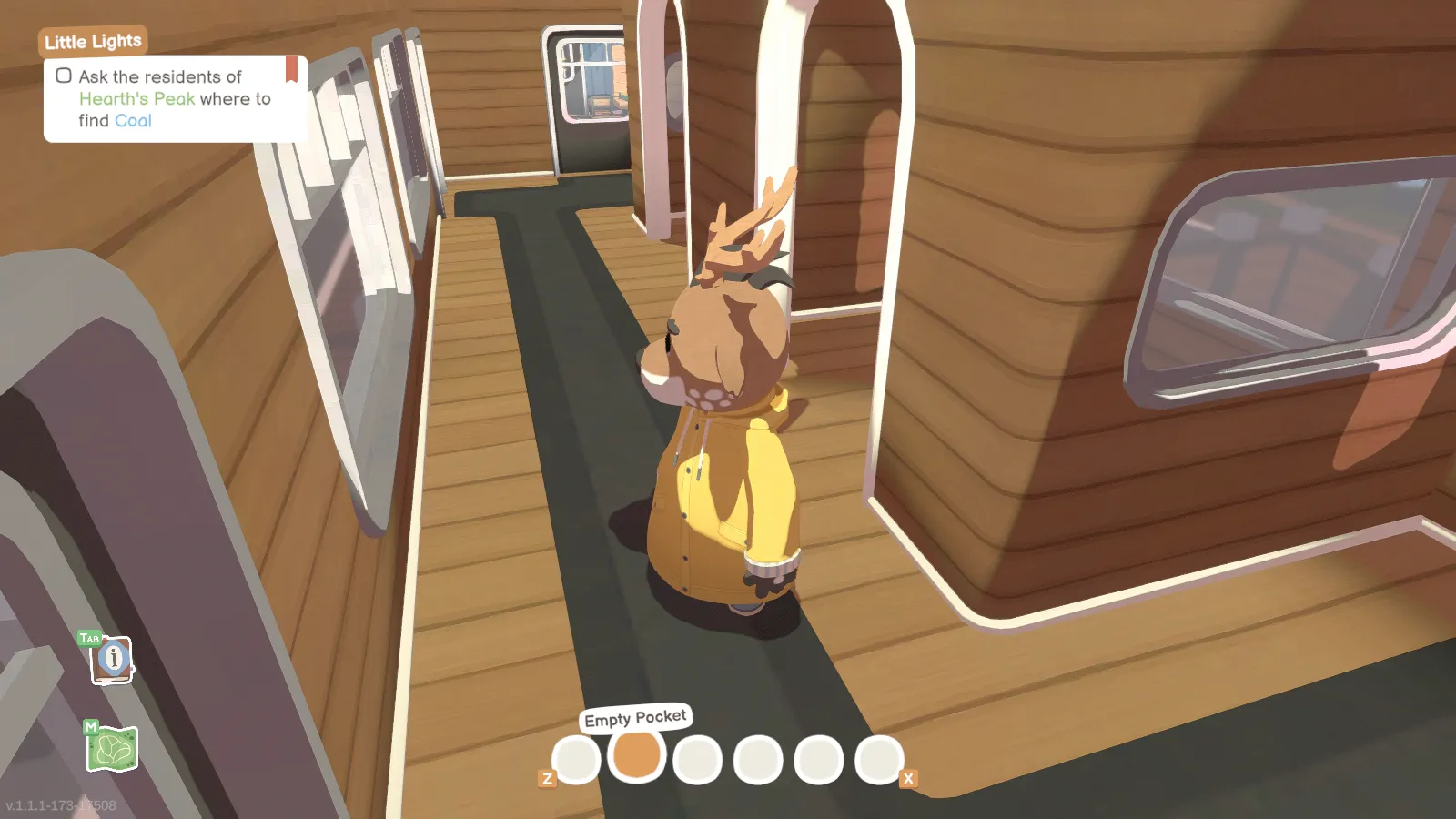Select the highlighted orange Empty Pocket slot
Image resolution: width=1456 pixels, height=819 pixels.
coord(637,755)
